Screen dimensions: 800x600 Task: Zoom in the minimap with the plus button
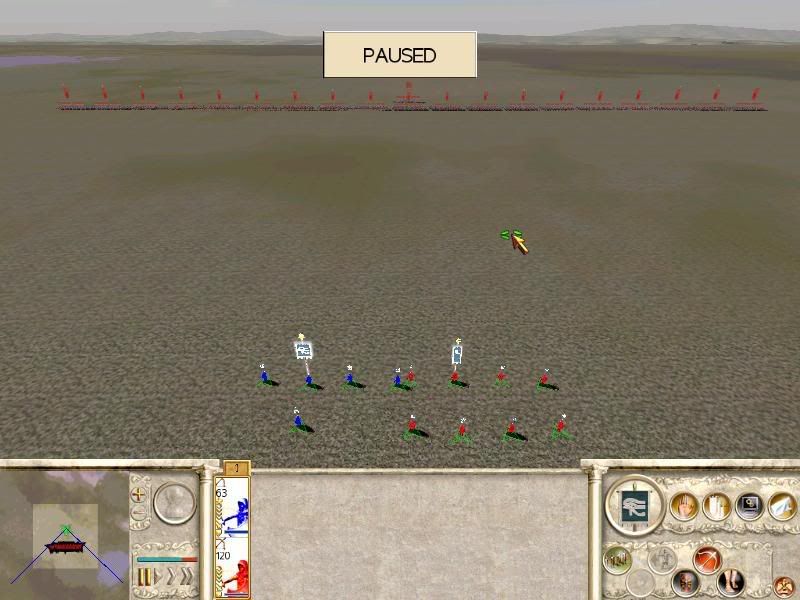coord(139,494)
